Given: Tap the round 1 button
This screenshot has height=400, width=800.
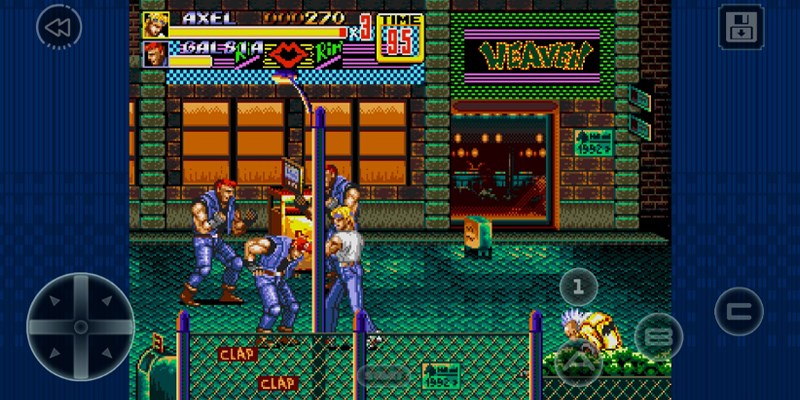Looking at the screenshot, I should click(577, 288).
